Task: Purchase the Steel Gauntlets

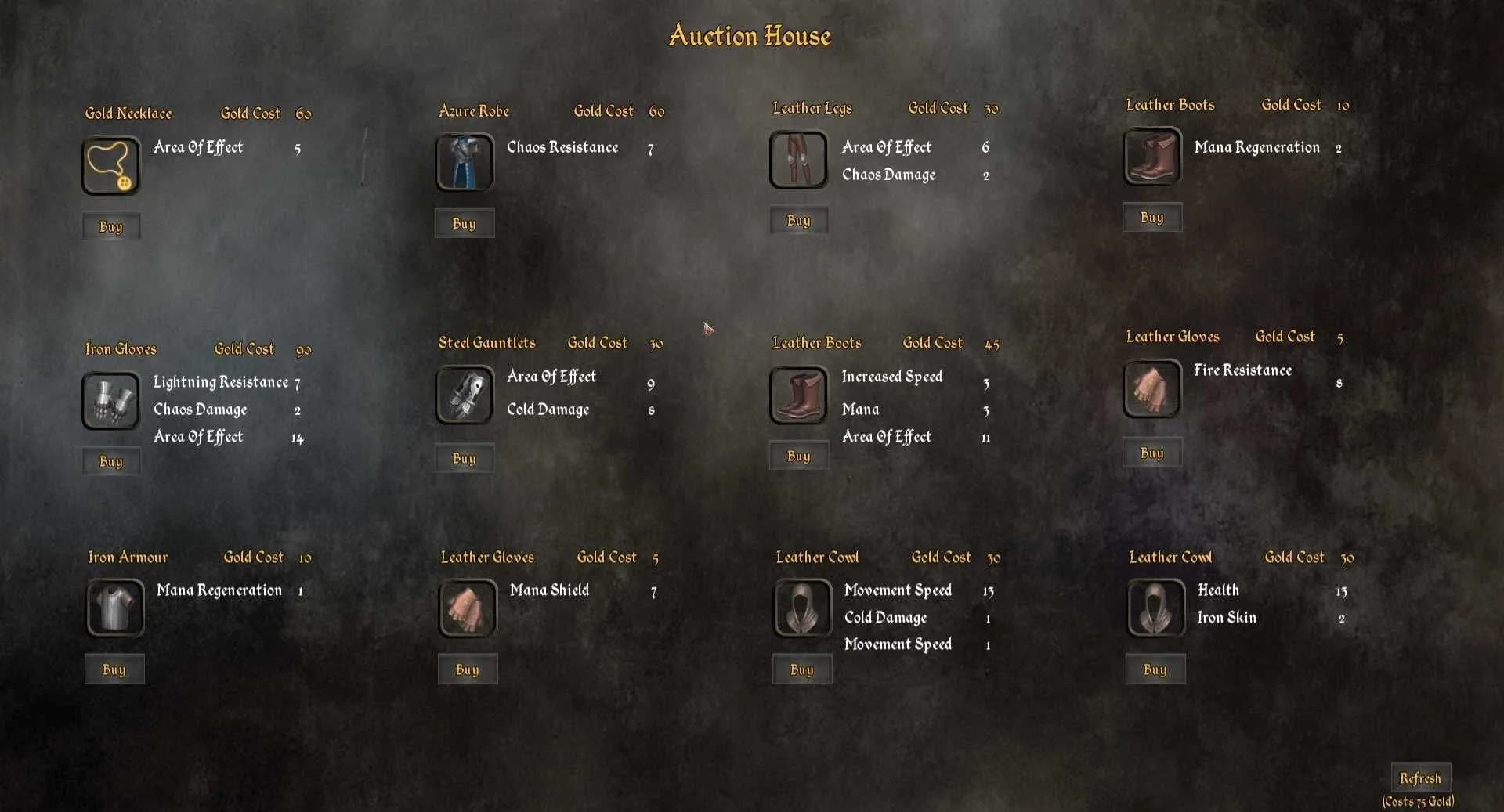Action: [464, 458]
